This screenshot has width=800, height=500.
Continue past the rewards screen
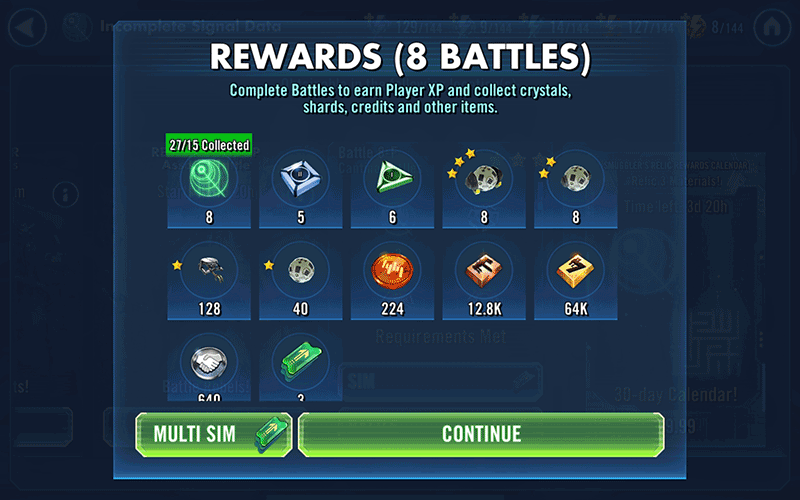(481, 434)
